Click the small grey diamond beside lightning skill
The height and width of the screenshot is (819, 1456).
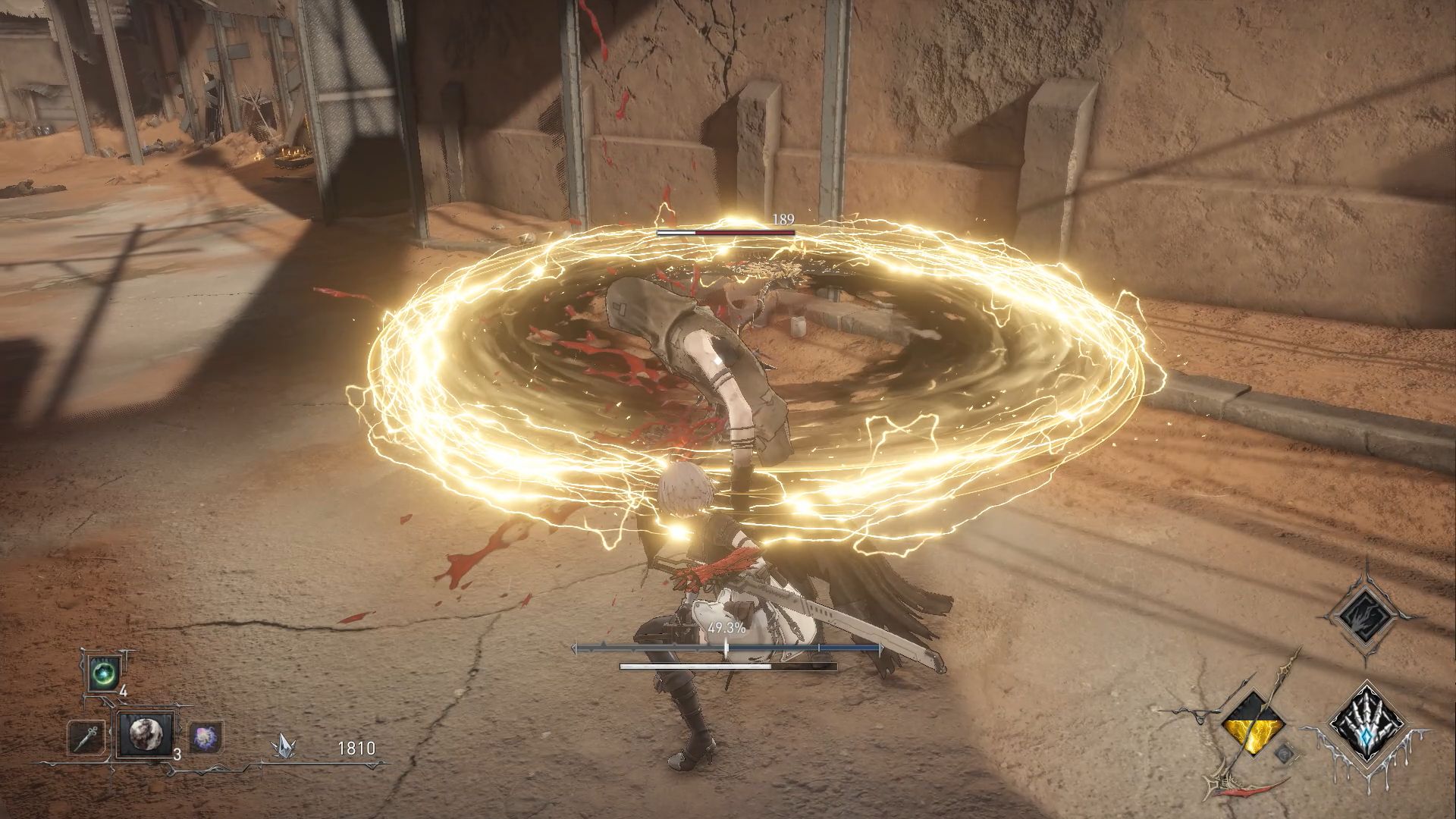[1282, 754]
